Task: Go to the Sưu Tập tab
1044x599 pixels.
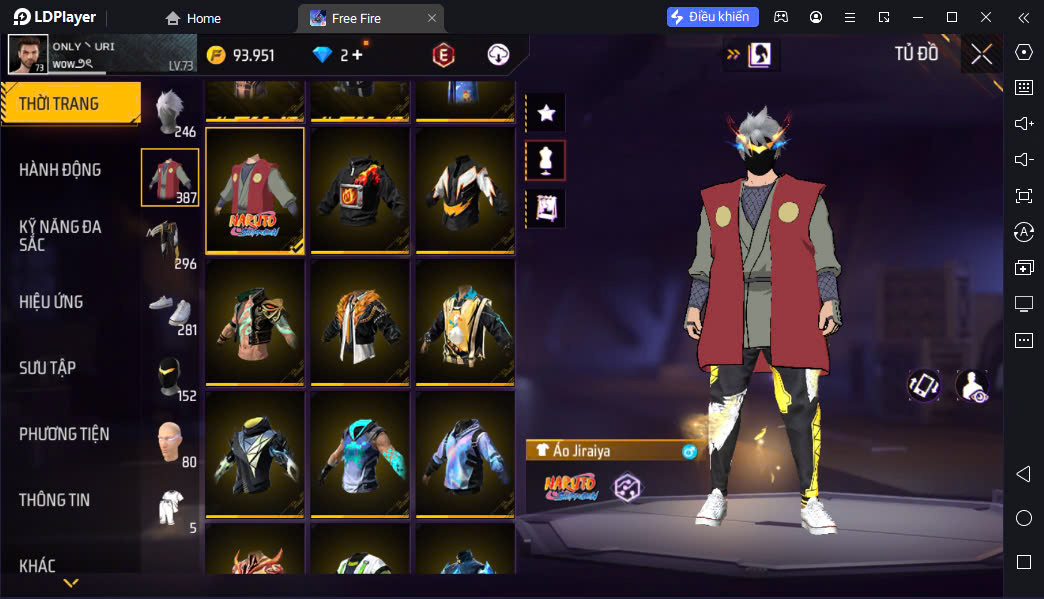Action: (47, 368)
